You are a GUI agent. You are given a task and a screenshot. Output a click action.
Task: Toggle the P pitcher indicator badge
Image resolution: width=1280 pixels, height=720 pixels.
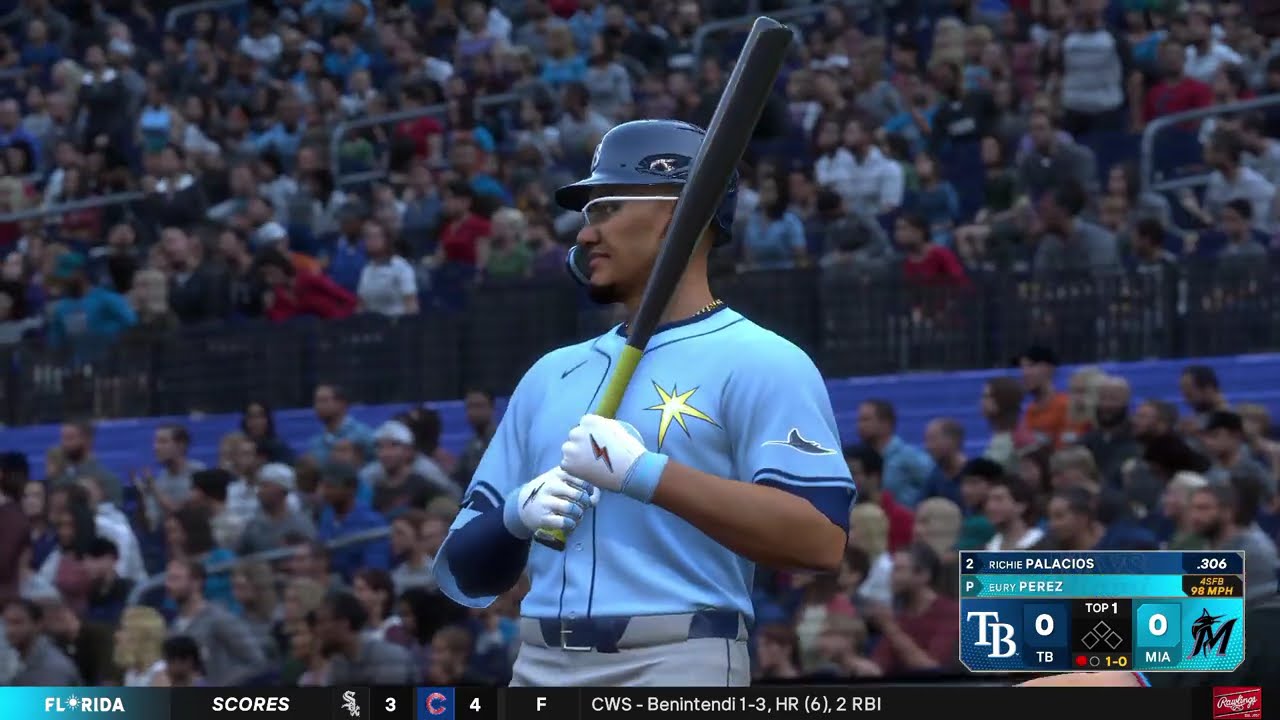[x=969, y=586]
